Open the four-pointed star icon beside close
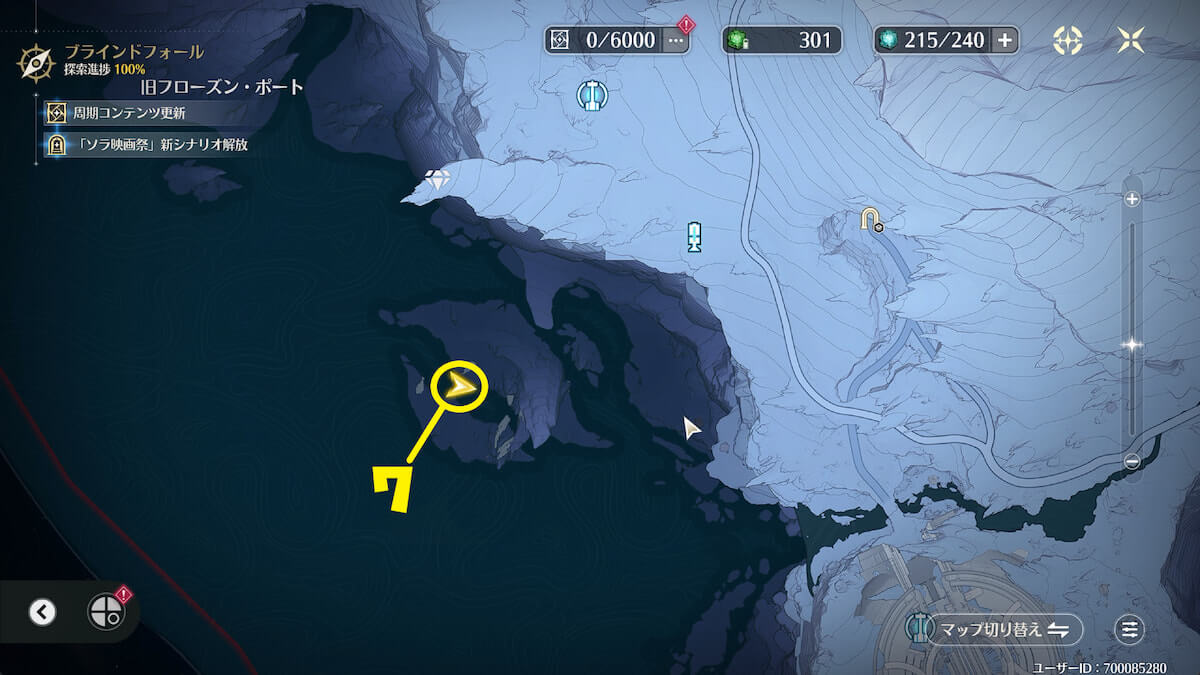 click(1068, 40)
